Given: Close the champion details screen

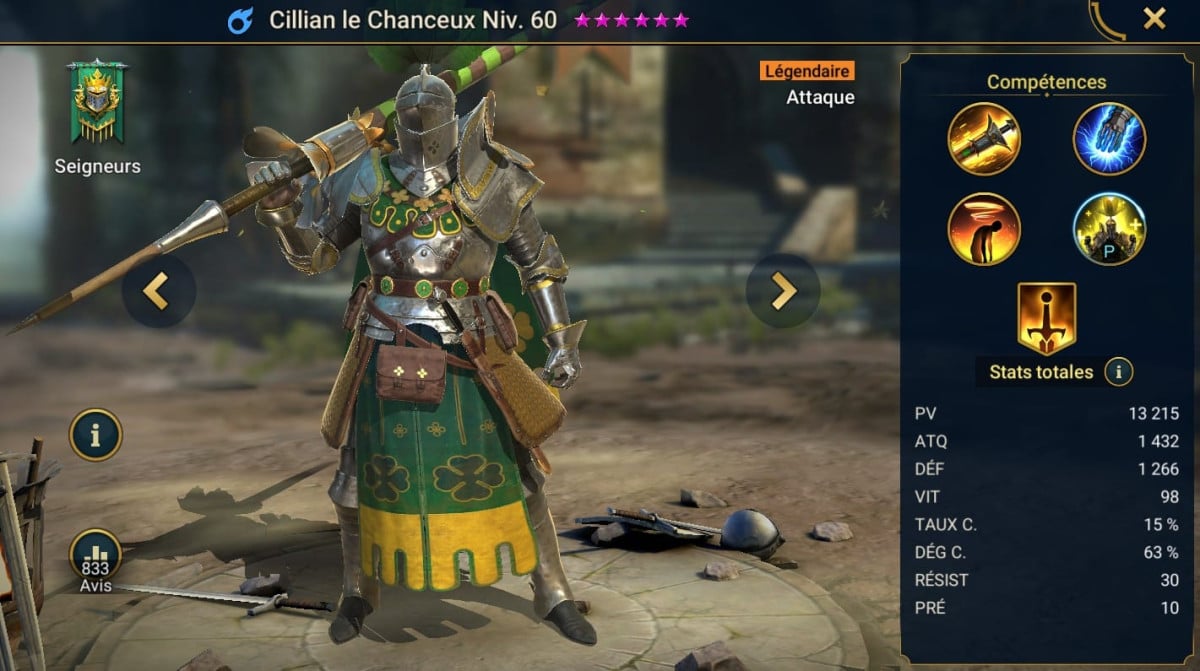Looking at the screenshot, I should tap(1154, 18).
